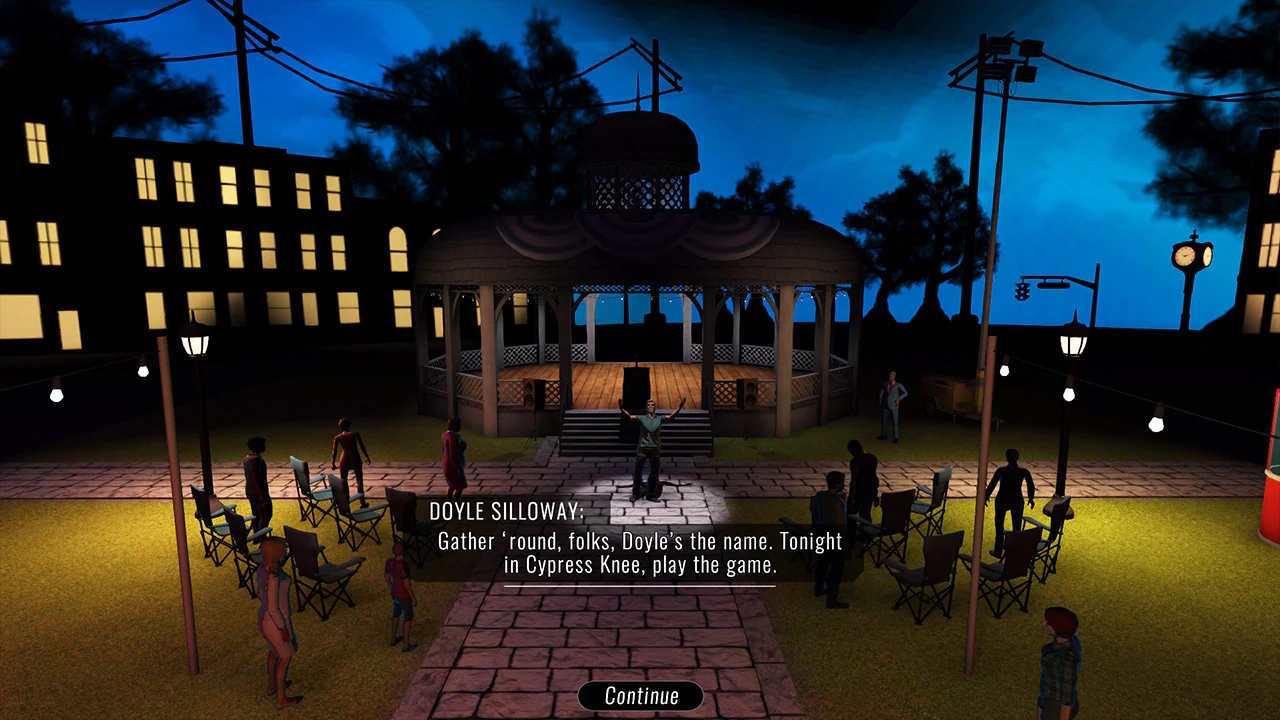The height and width of the screenshot is (720, 1280).
Task: Click the Continue button
Action: tap(640, 696)
